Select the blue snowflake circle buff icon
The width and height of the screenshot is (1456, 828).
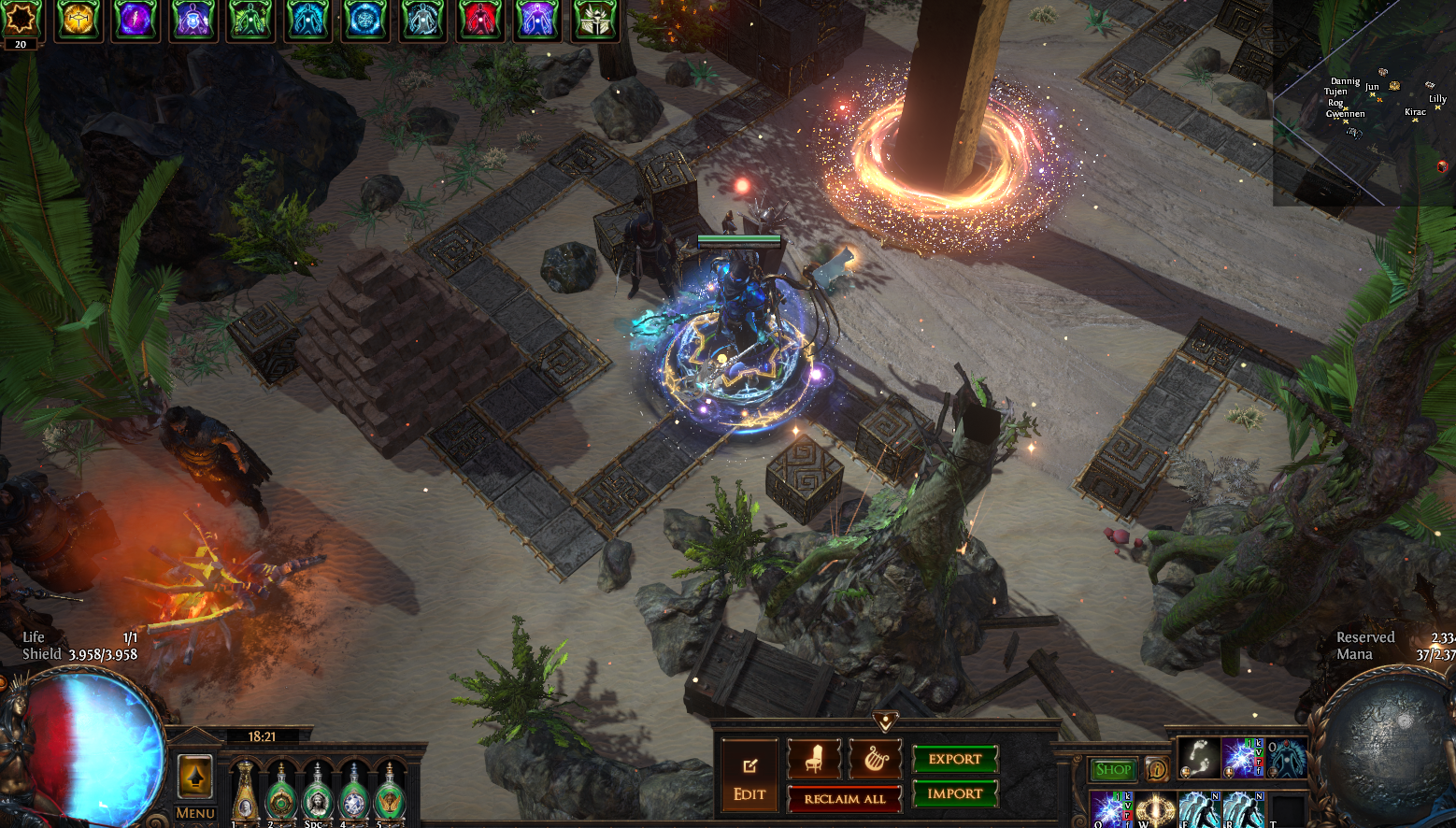(364, 20)
